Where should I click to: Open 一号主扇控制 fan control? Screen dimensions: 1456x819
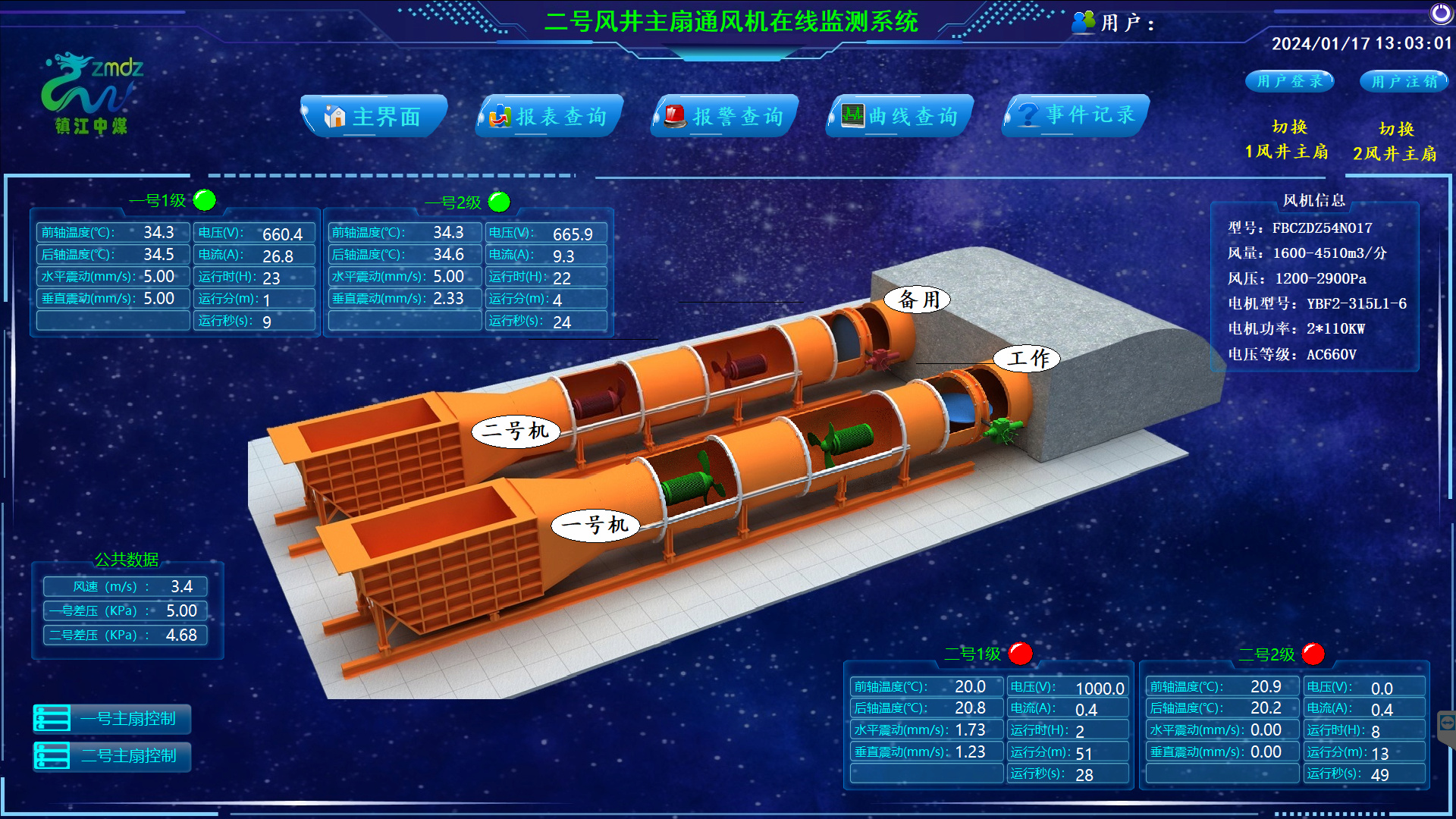tap(112, 718)
